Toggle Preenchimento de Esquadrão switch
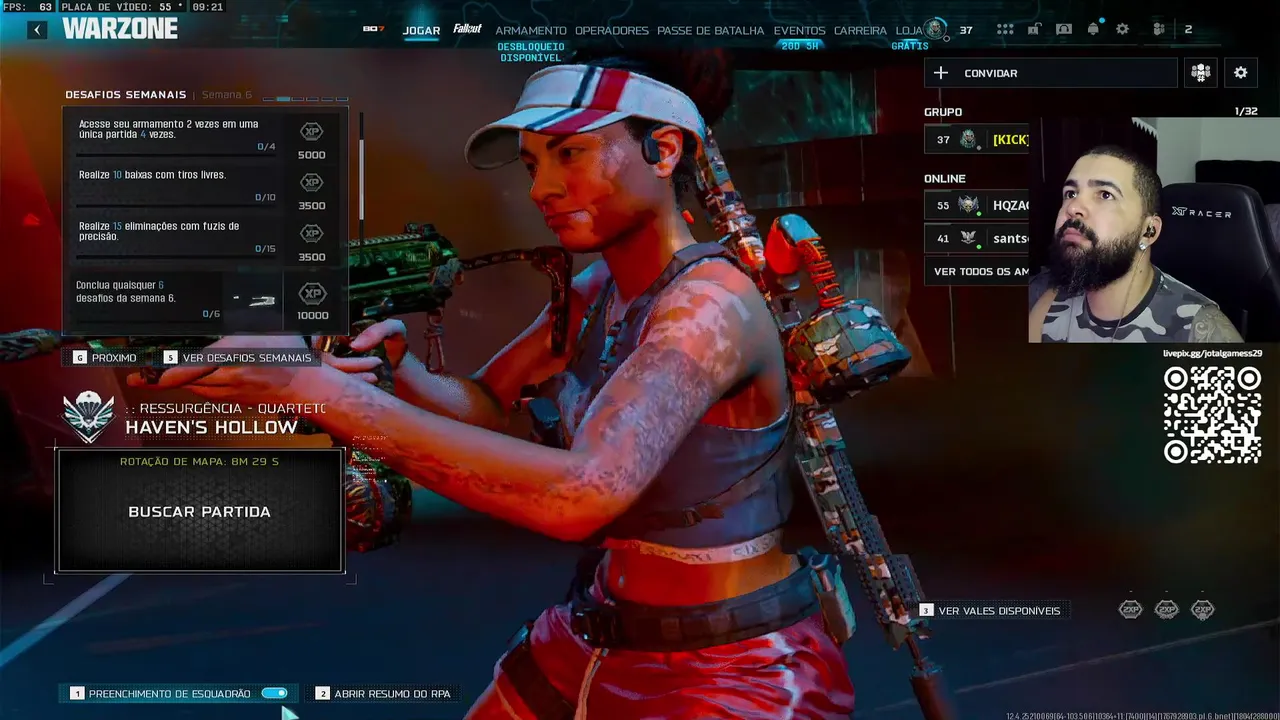Screen dimensions: 1280x720 click(x=274, y=693)
